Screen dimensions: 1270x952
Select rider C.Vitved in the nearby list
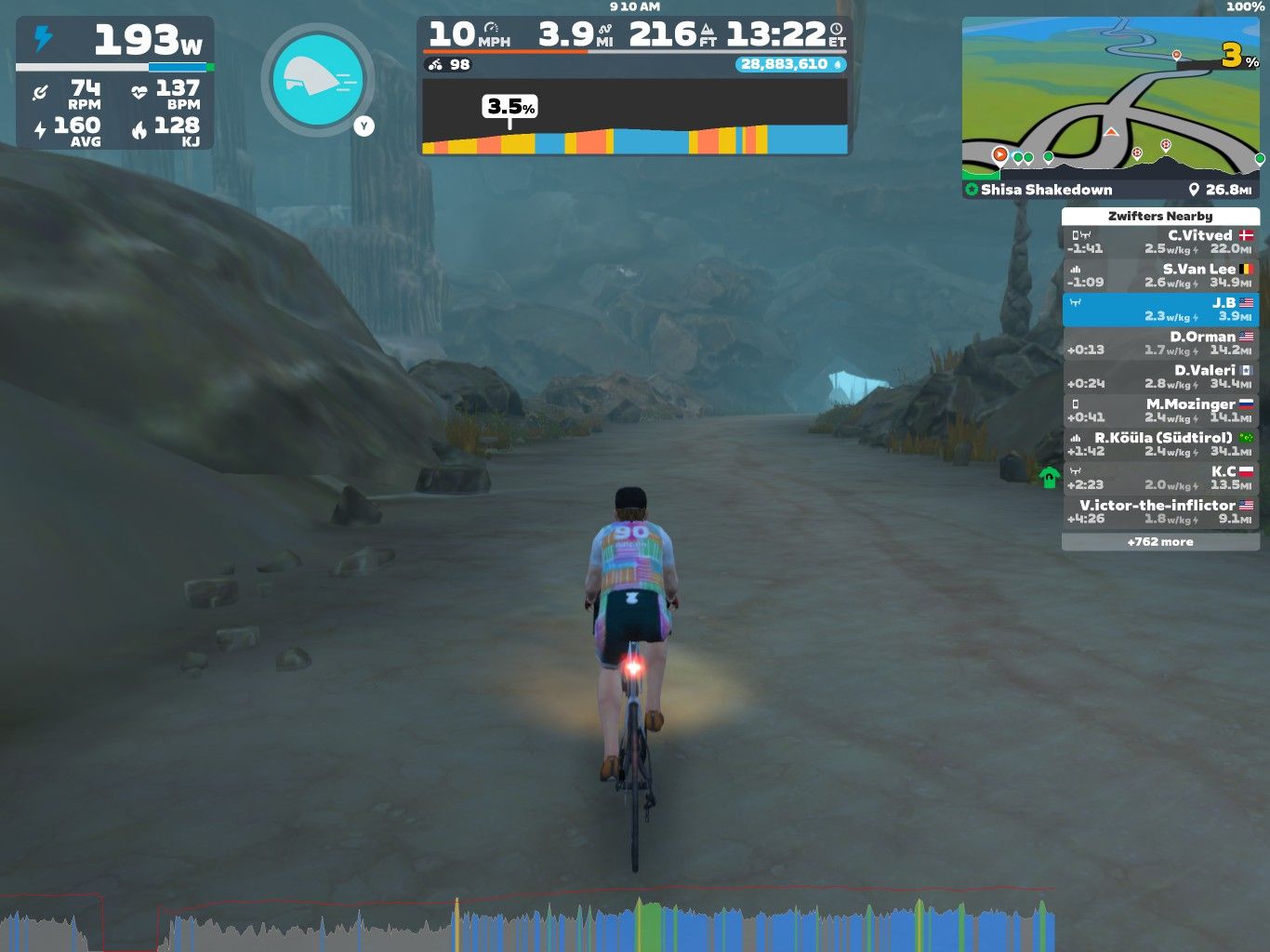point(1160,242)
